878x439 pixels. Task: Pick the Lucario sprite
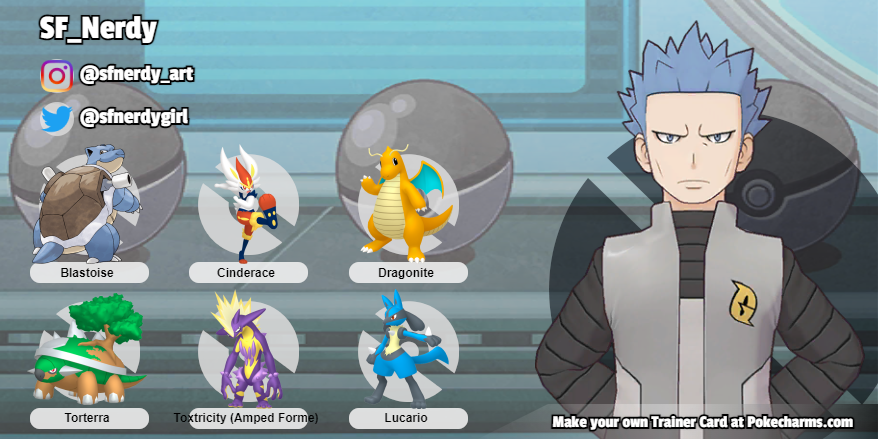point(402,349)
